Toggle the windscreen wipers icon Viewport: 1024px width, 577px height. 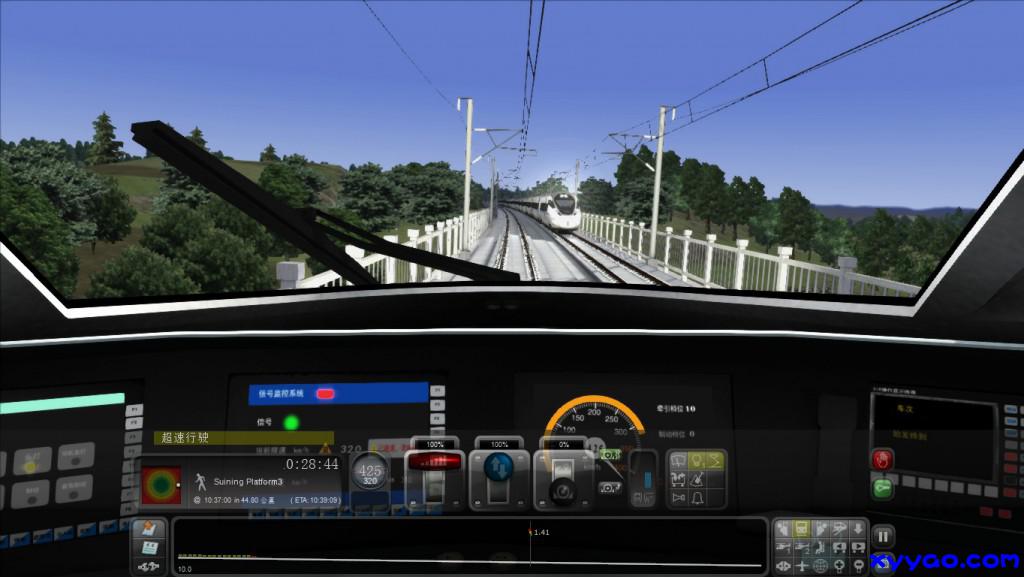[677, 460]
